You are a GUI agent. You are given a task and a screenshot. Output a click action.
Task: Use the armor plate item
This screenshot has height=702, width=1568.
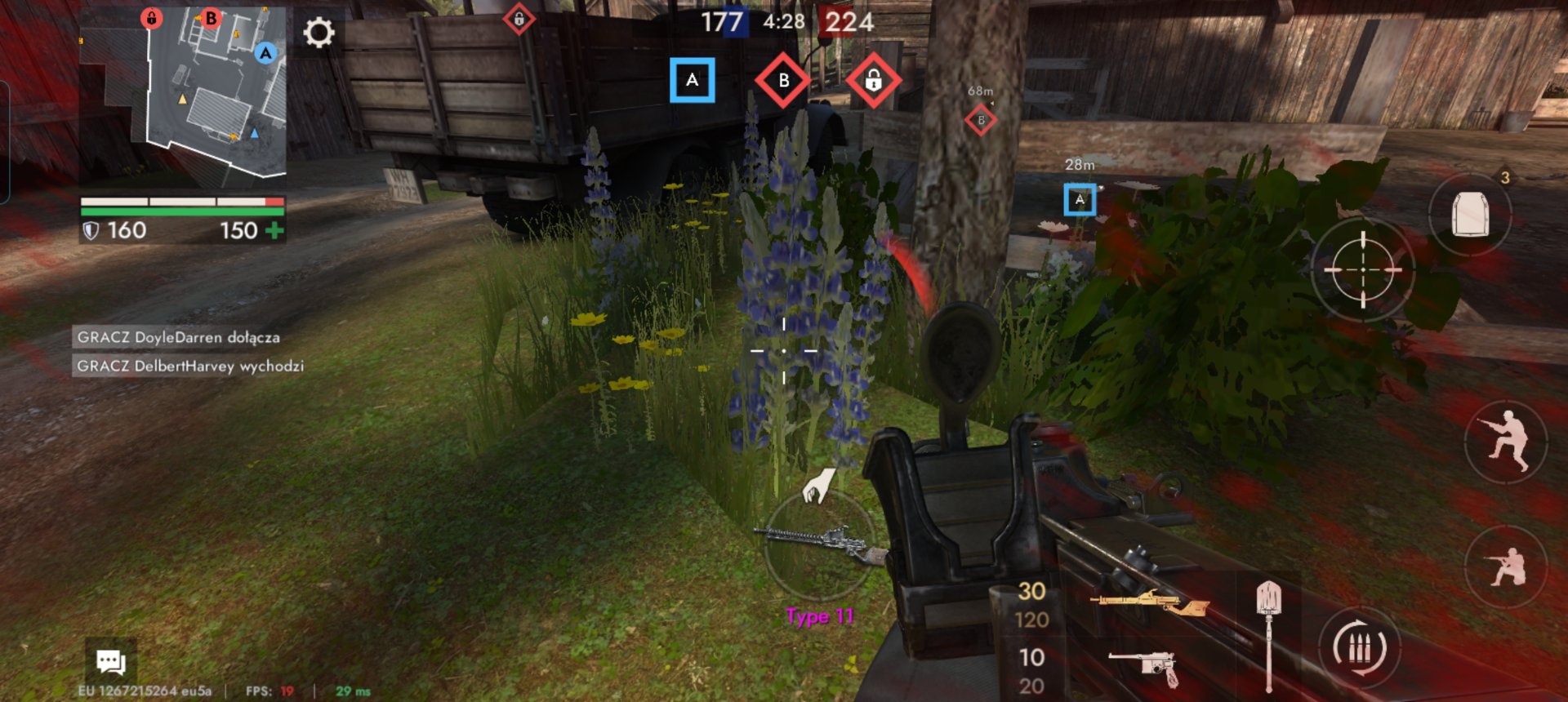pyautogui.click(x=1470, y=215)
